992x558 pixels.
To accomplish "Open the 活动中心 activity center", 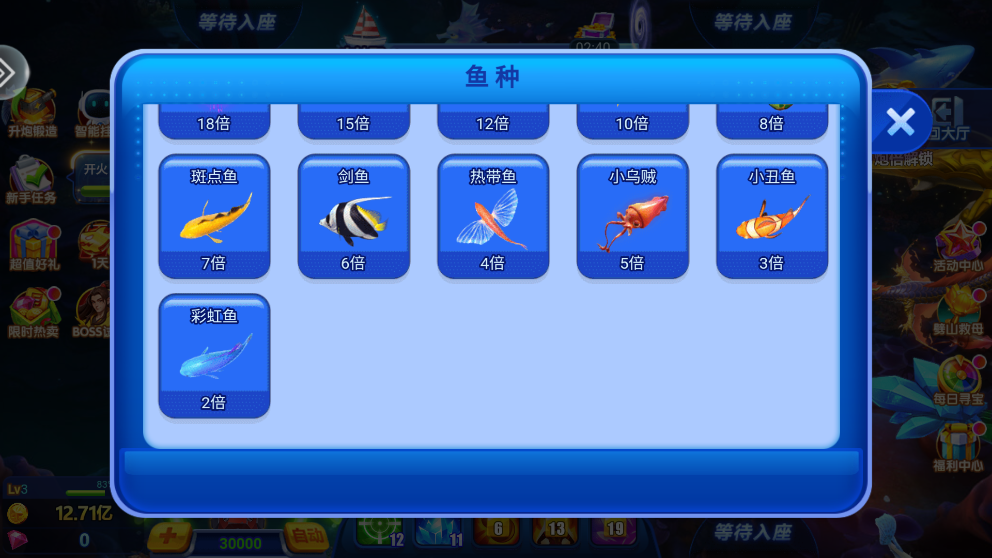I will 957,248.
